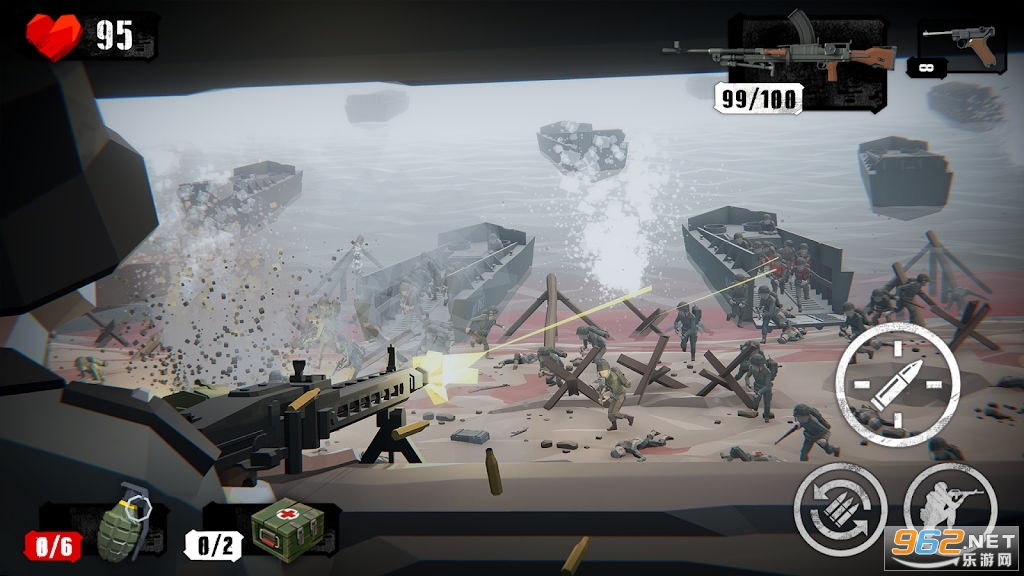Reload using the circular arrows ammo button
Image resolution: width=1024 pixels, height=576 pixels.
(x=840, y=508)
